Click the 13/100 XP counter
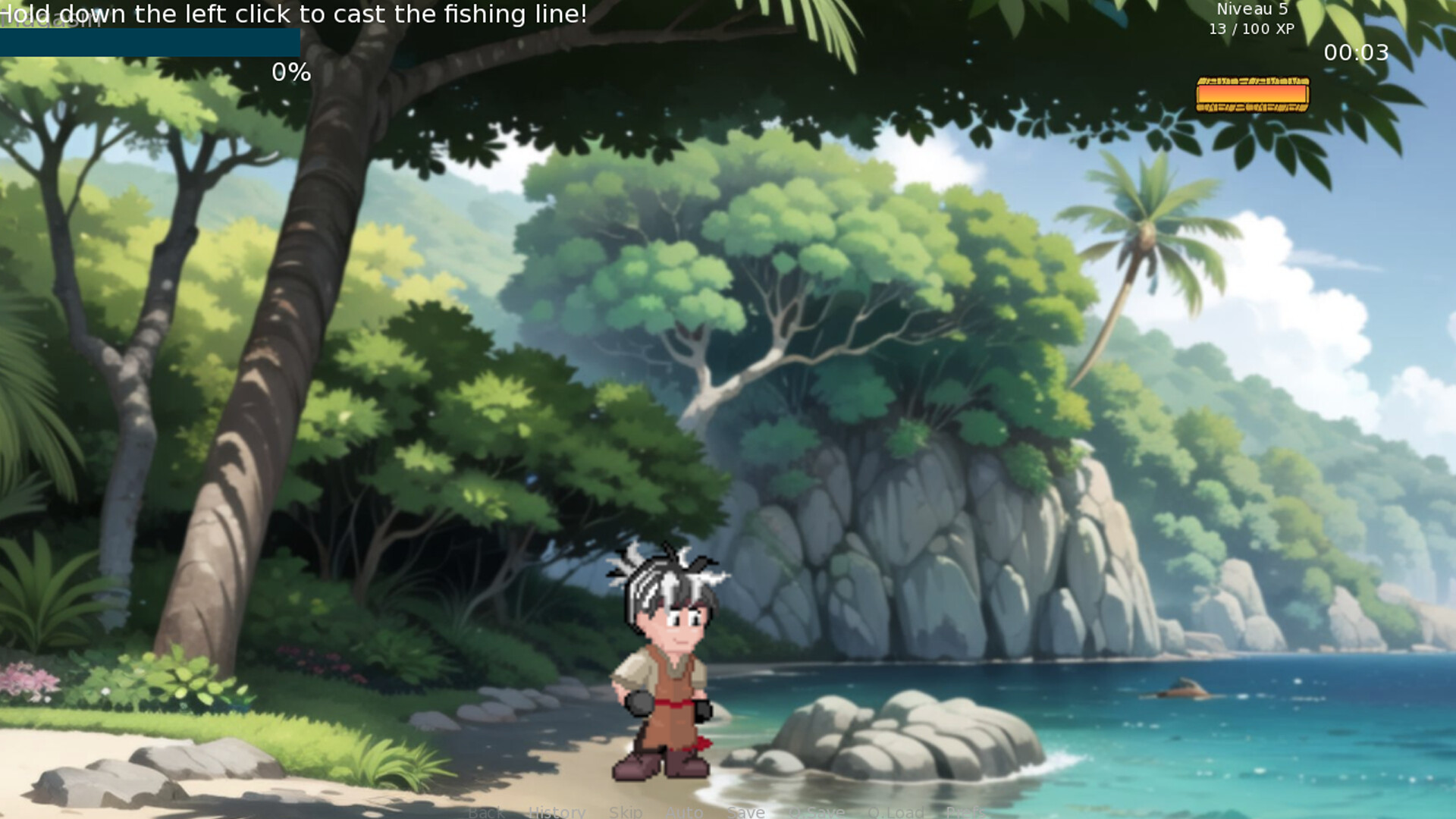The width and height of the screenshot is (1456, 819). tap(1250, 29)
